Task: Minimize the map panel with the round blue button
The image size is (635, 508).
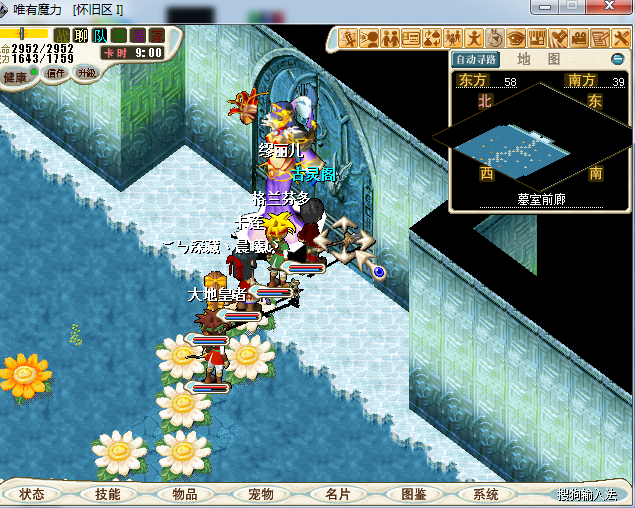Action: pyautogui.click(x=618, y=59)
